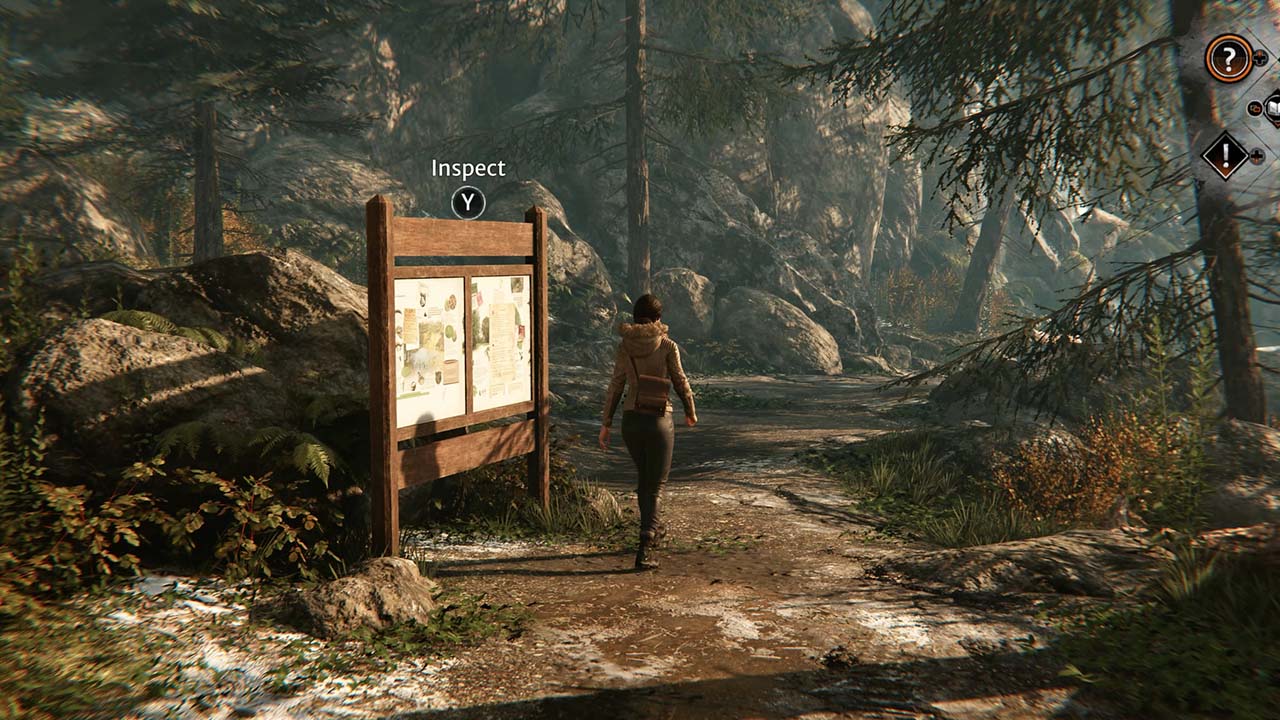Open the question mark hints icon
This screenshot has height=720, width=1280.
pyautogui.click(x=1228, y=58)
